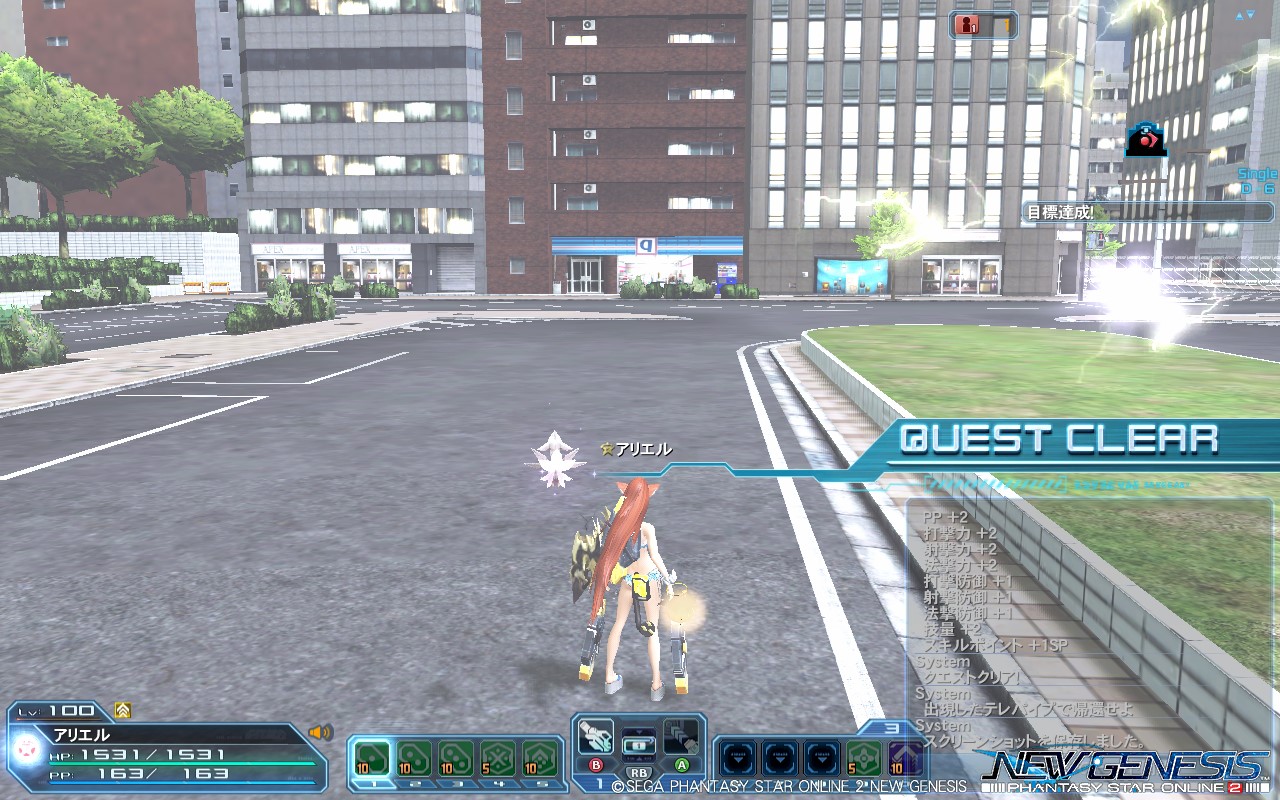Open the minimap zoom arrows near Single D-6
Viewport: 1280px width, 800px height.
1244,15
